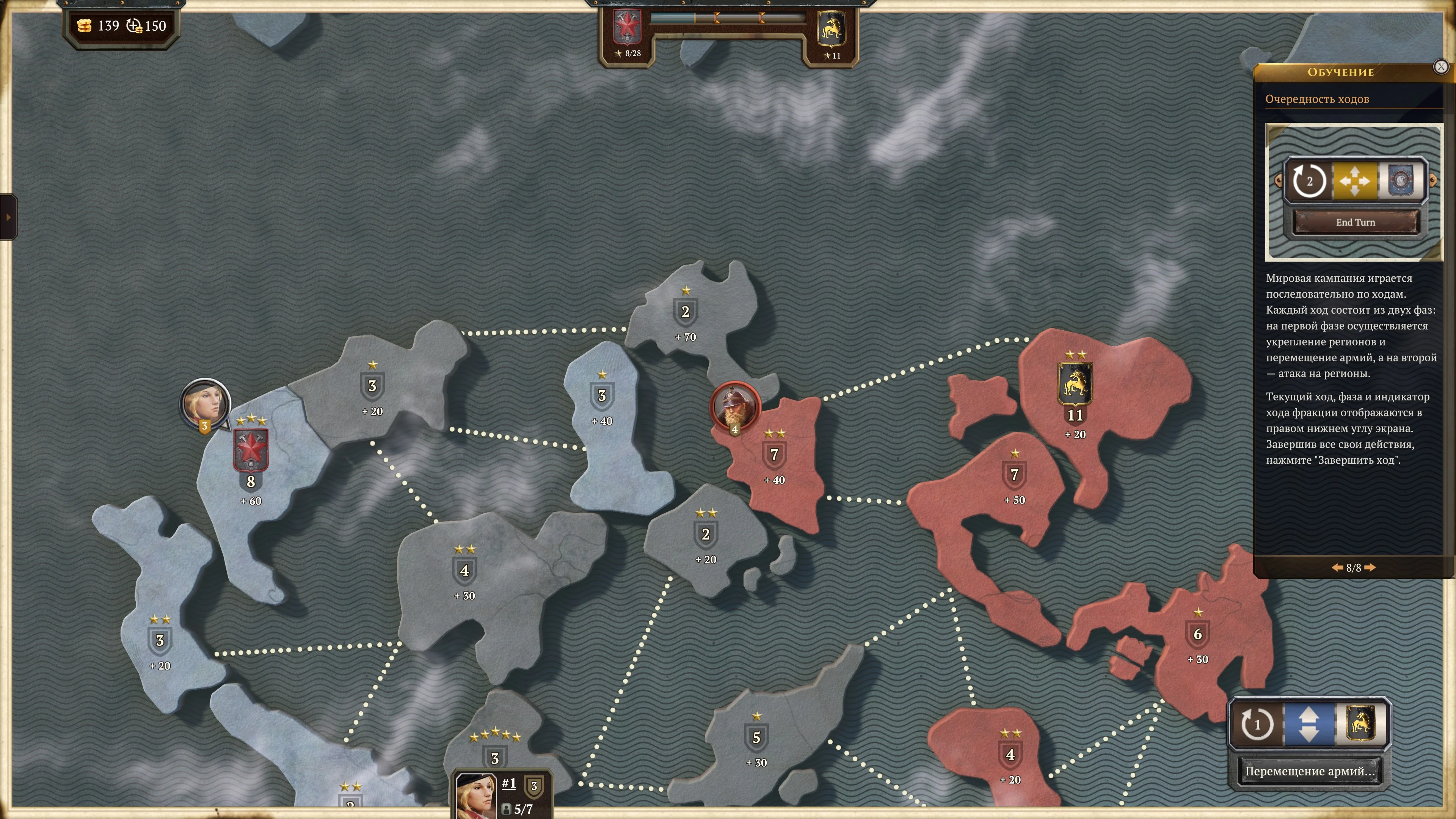Go to next tutorial page arrow
The height and width of the screenshot is (819, 1456).
tap(1370, 568)
